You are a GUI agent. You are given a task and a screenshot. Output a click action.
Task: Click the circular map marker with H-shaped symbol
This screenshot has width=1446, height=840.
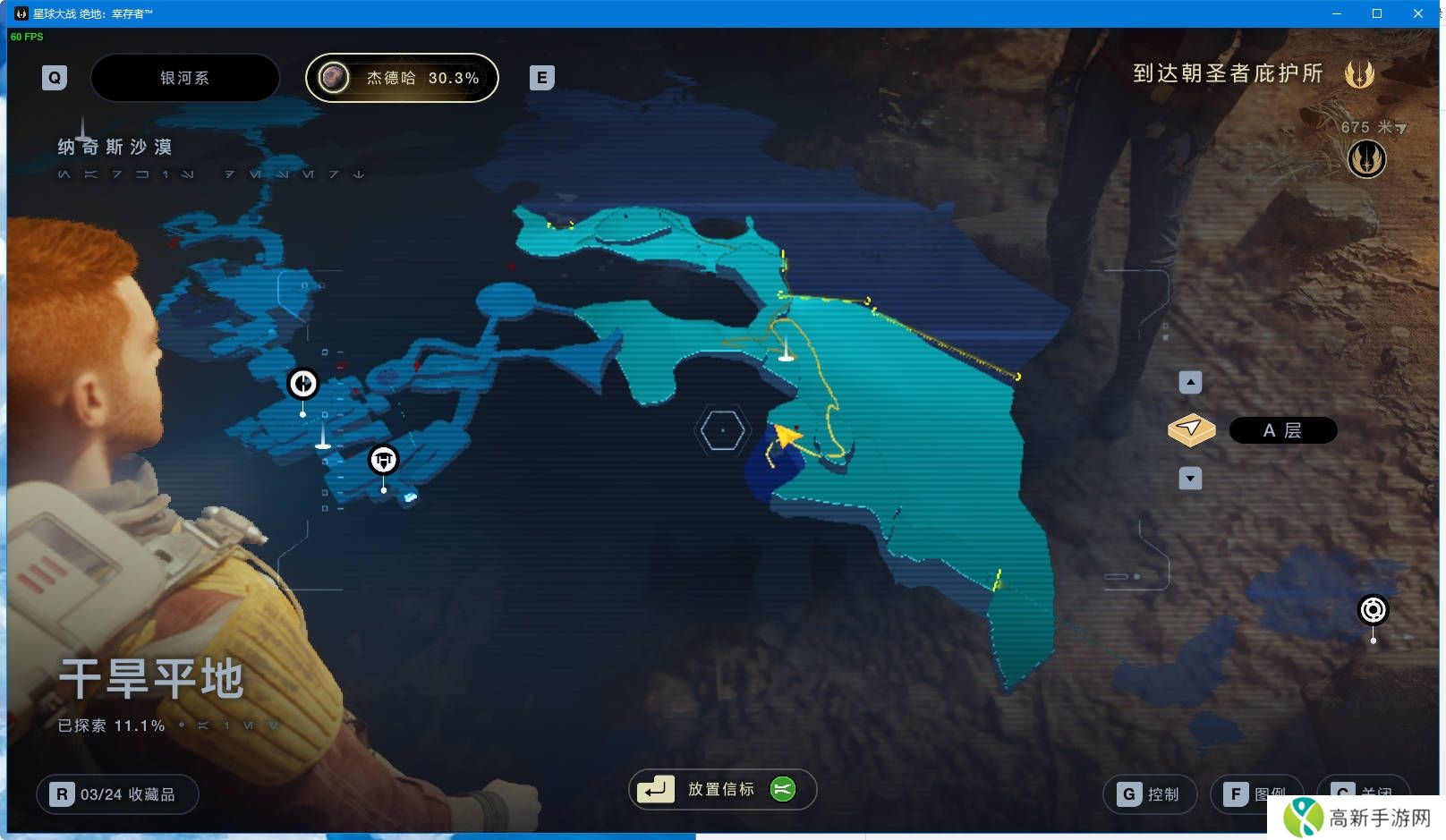[384, 460]
